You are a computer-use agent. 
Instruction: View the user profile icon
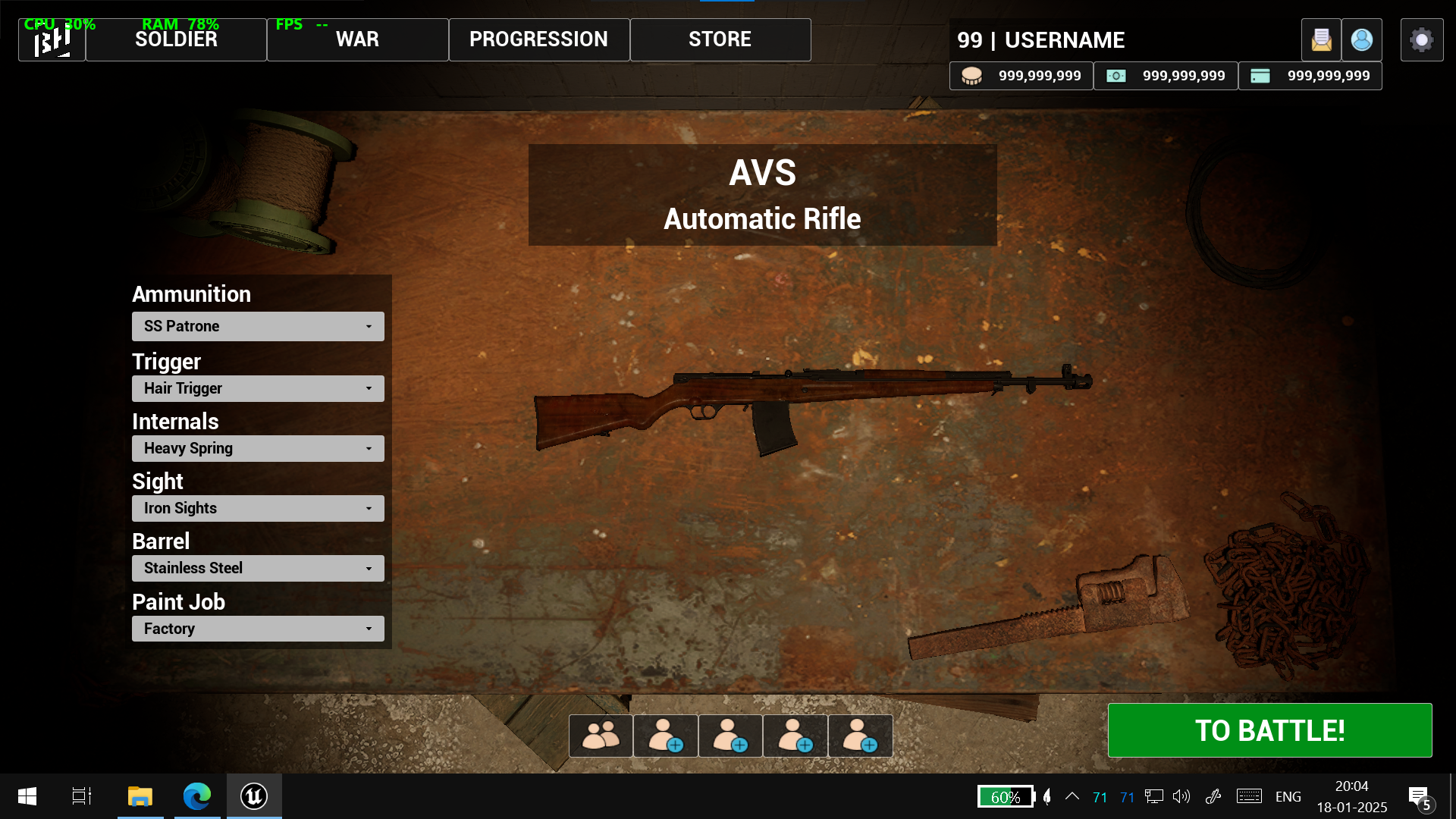tap(1361, 39)
